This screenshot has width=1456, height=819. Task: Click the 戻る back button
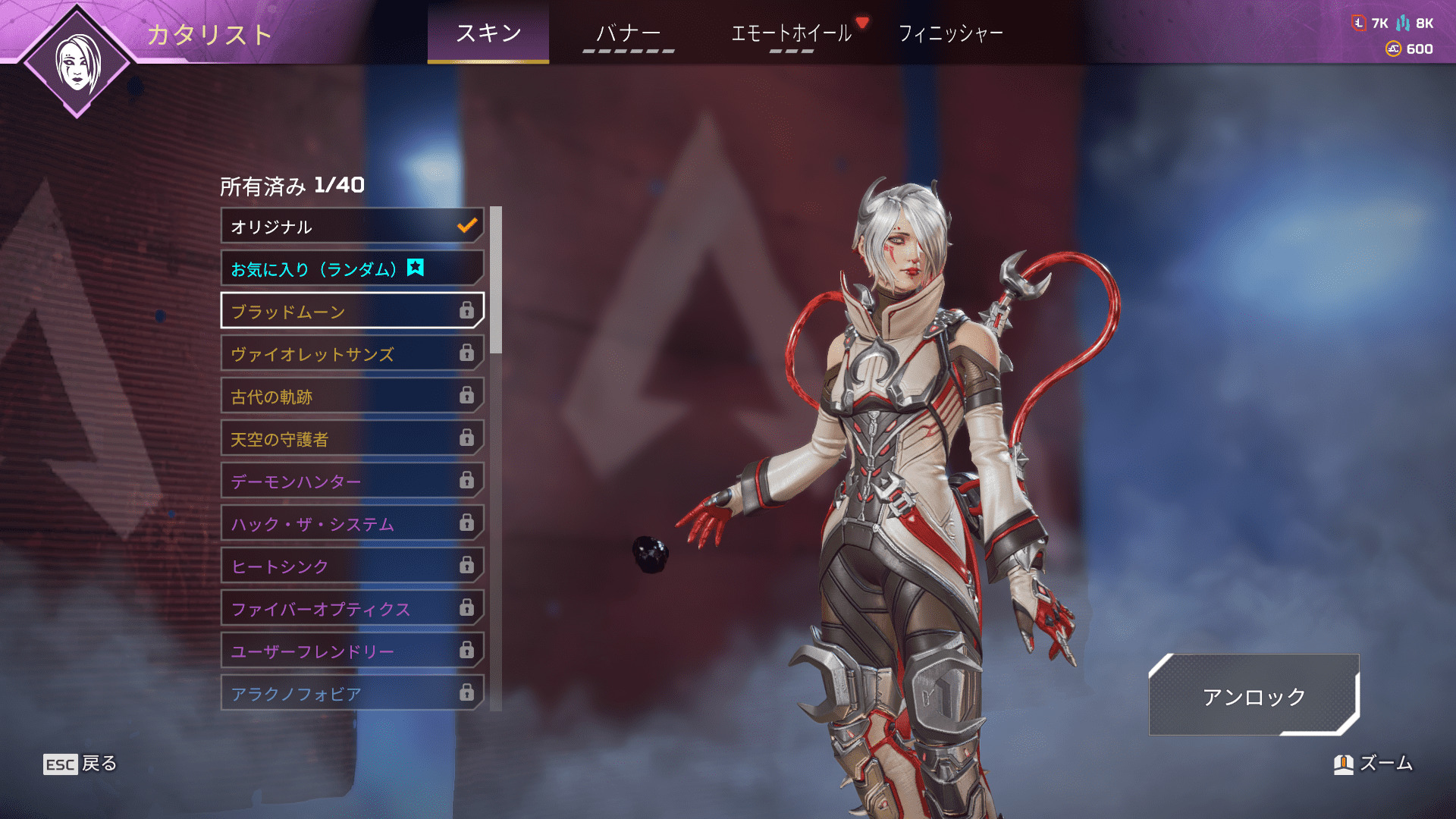pos(80,764)
